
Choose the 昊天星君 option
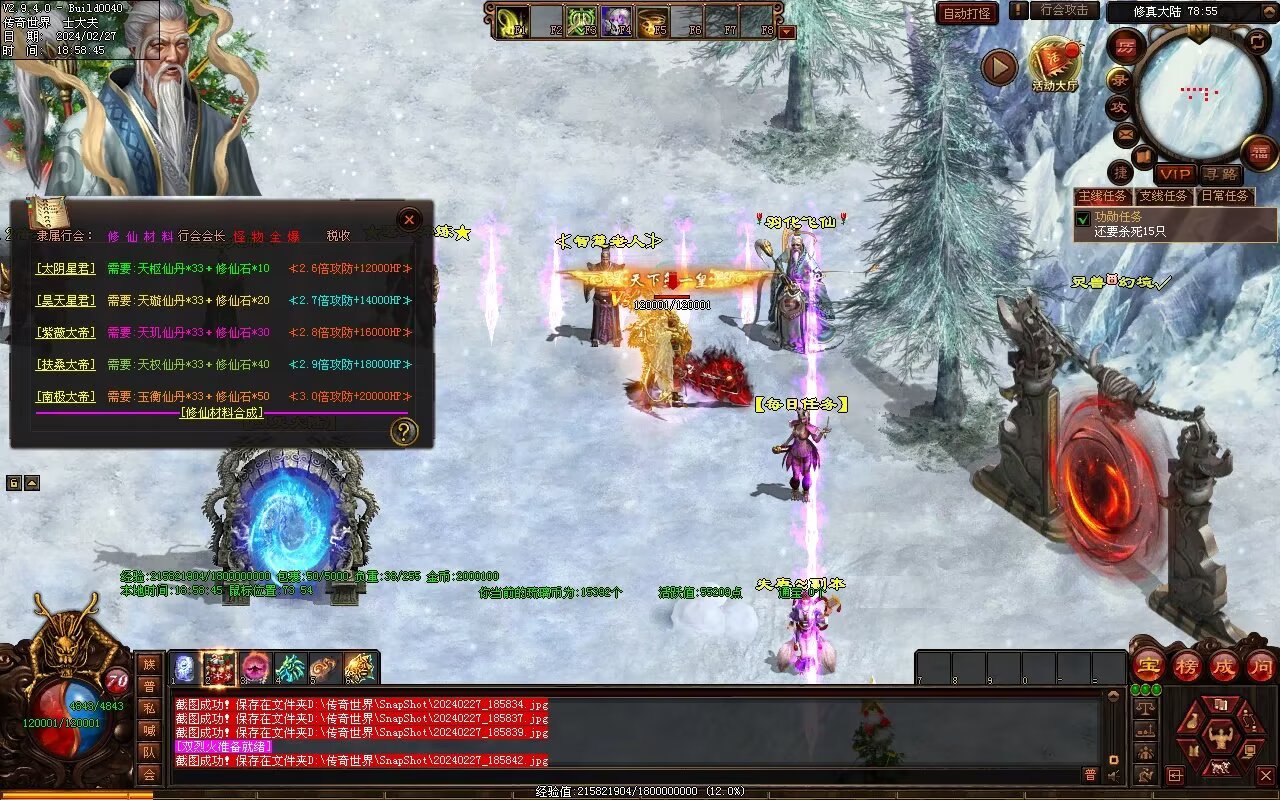(x=66, y=301)
